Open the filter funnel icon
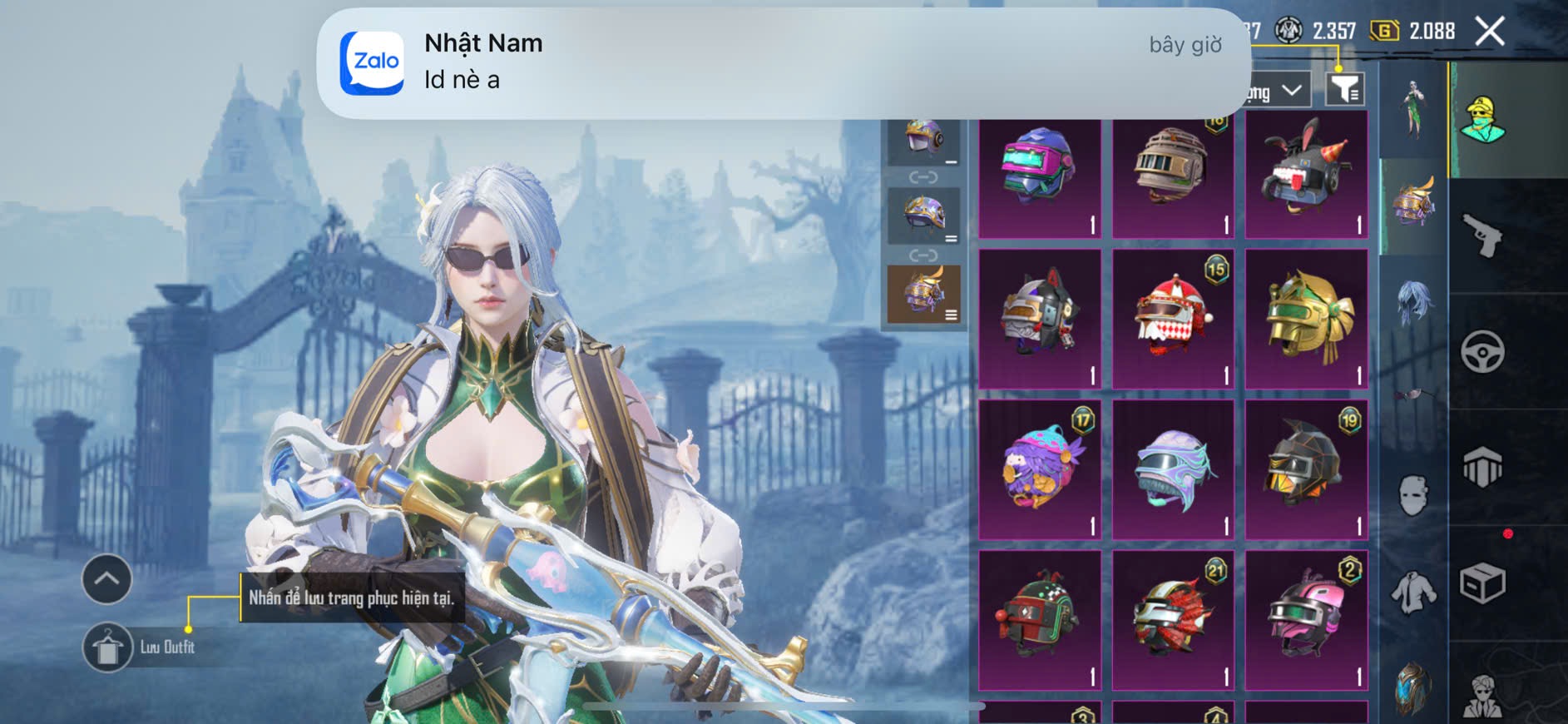This screenshot has height=724, width=1568. click(x=1344, y=89)
